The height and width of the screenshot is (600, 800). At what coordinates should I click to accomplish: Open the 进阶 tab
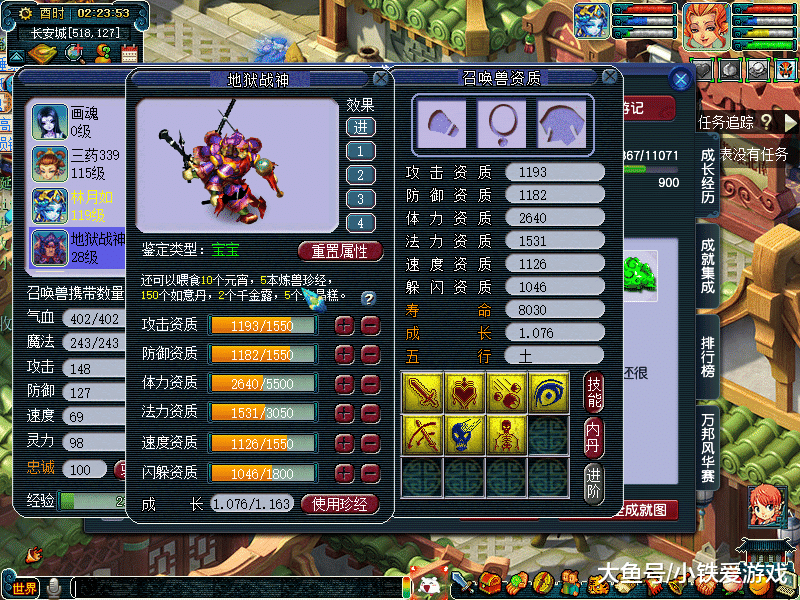point(594,483)
